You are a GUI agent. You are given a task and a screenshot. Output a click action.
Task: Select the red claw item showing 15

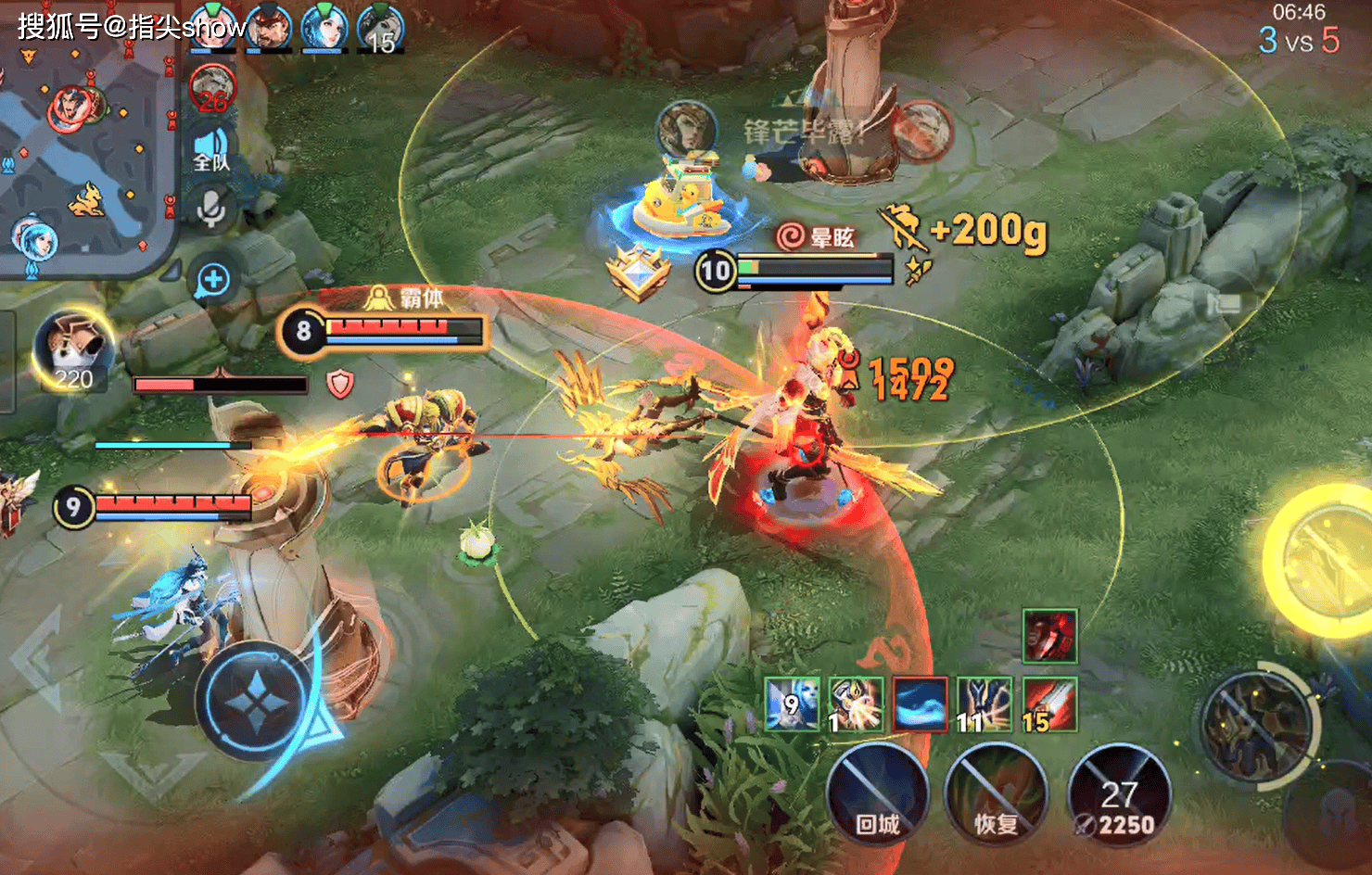pyautogui.click(x=1049, y=704)
